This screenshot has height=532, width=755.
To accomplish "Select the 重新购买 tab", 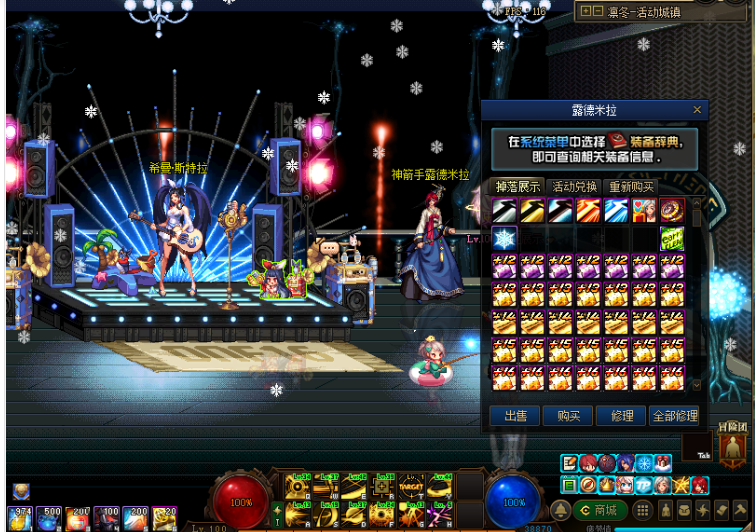I will point(631,187).
